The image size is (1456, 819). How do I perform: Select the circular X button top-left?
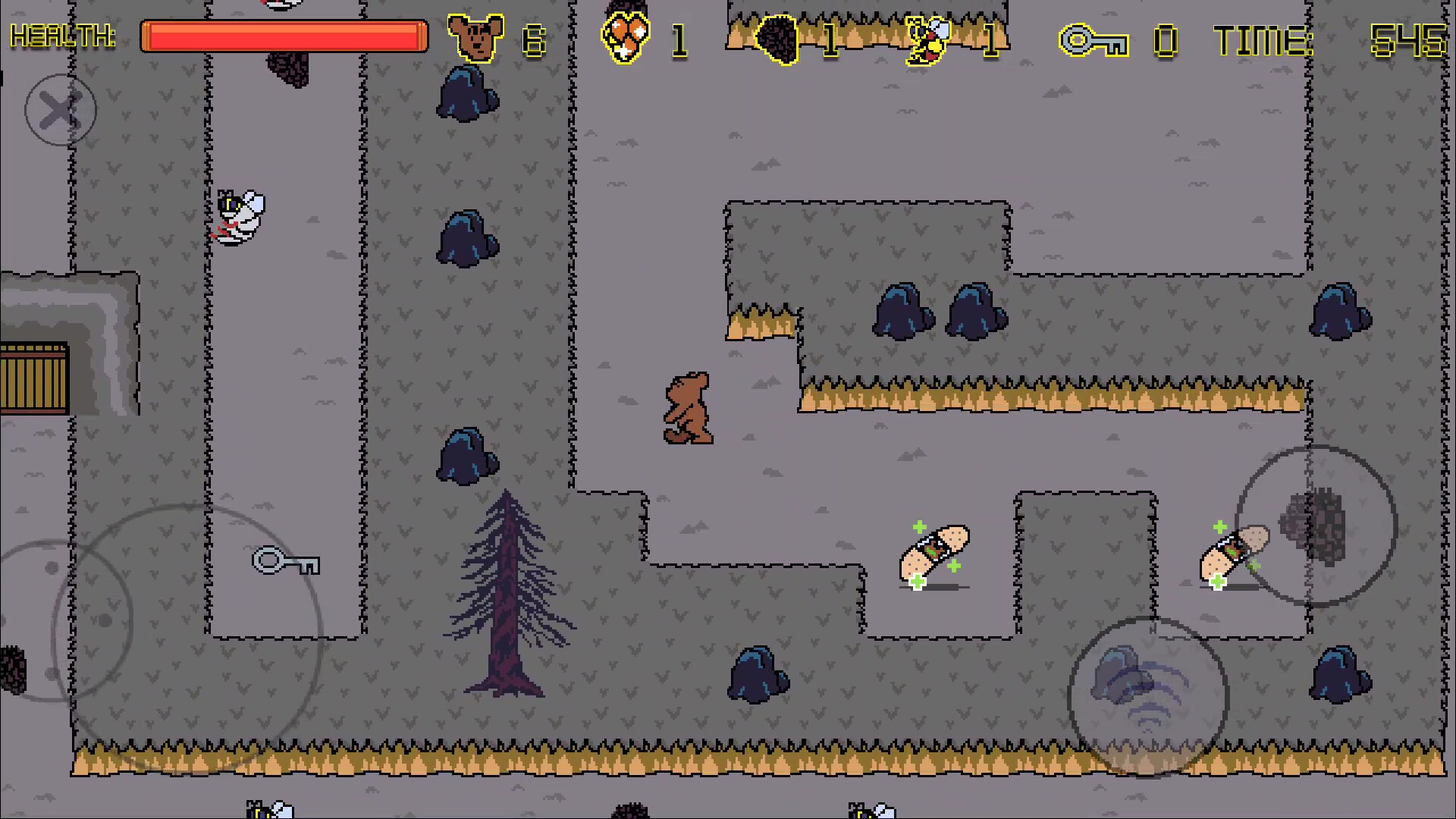tap(61, 110)
